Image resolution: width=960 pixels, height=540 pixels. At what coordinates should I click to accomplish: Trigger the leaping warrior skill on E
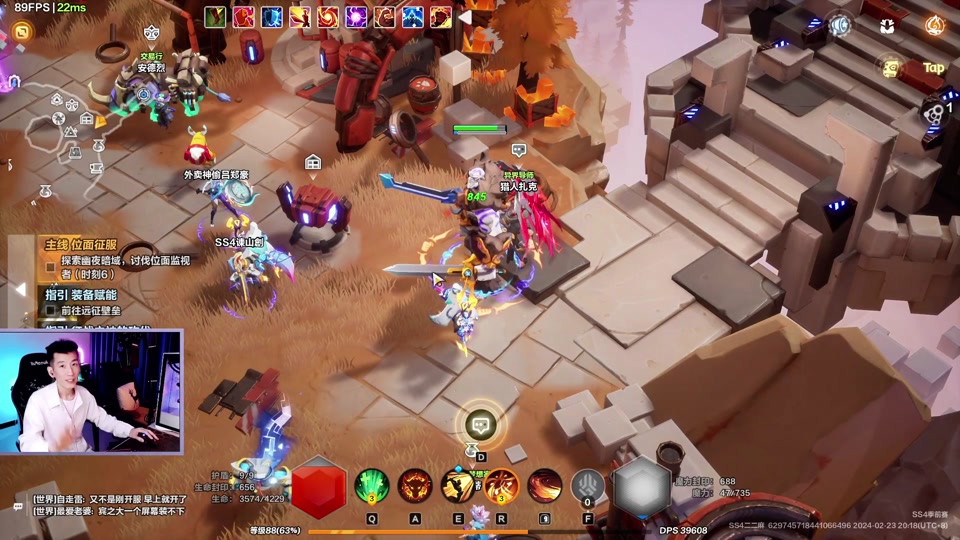pos(458,486)
